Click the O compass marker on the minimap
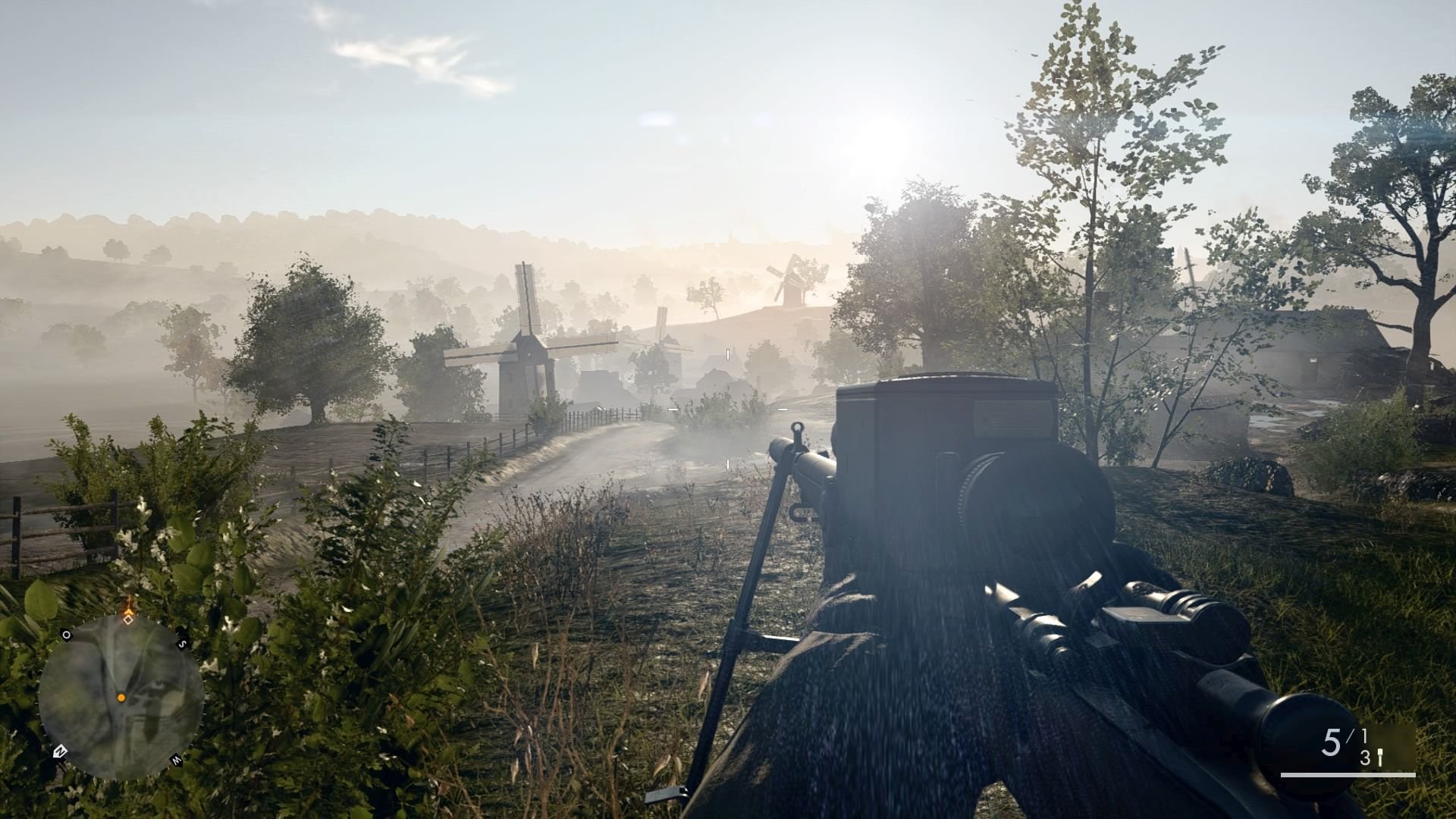The height and width of the screenshot is (819, 1456). pos(67,635)
